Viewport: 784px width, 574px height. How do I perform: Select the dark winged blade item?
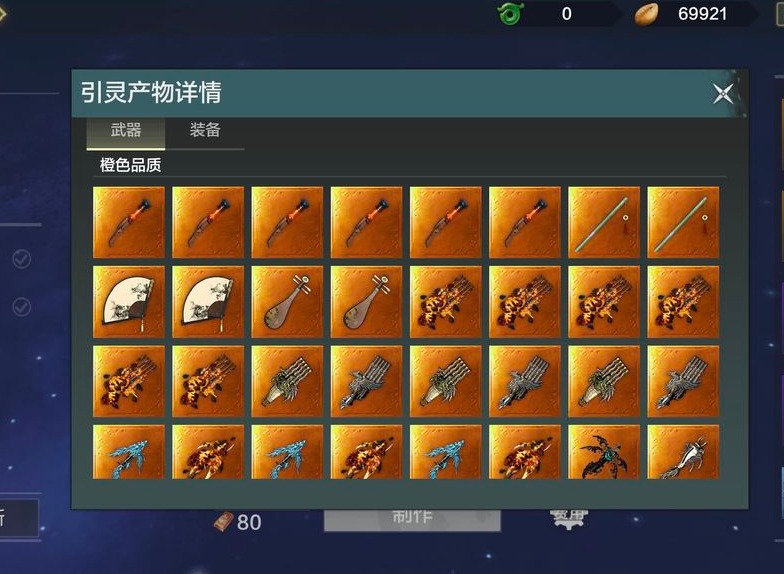[x=604, y=453]
